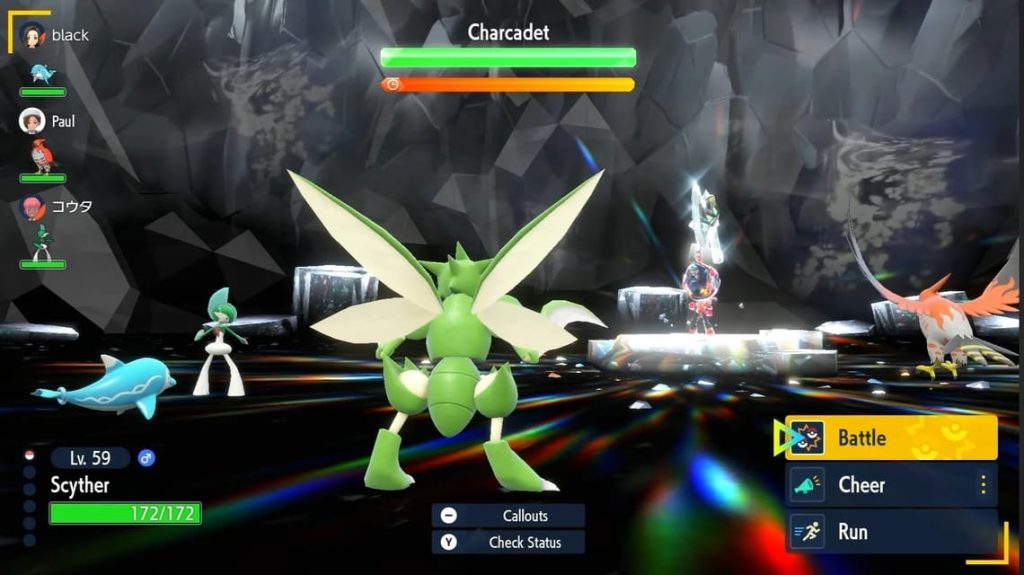
Task: Open the Callouts option
Action: (x=508, y=516)
